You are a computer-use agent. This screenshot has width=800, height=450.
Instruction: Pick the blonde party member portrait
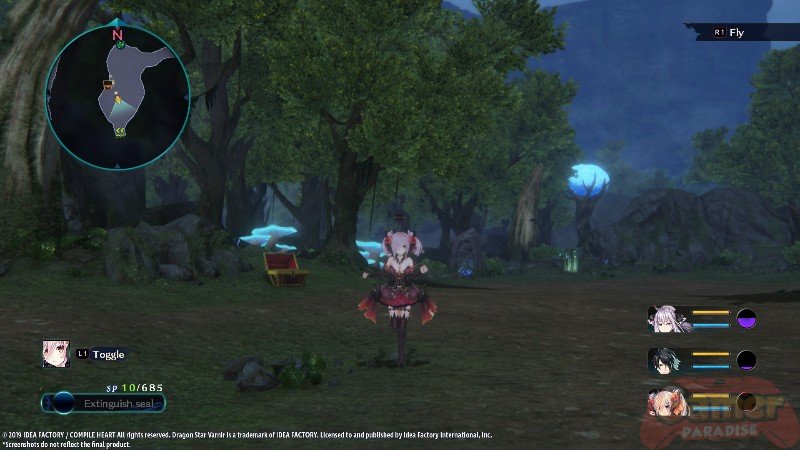665,400
